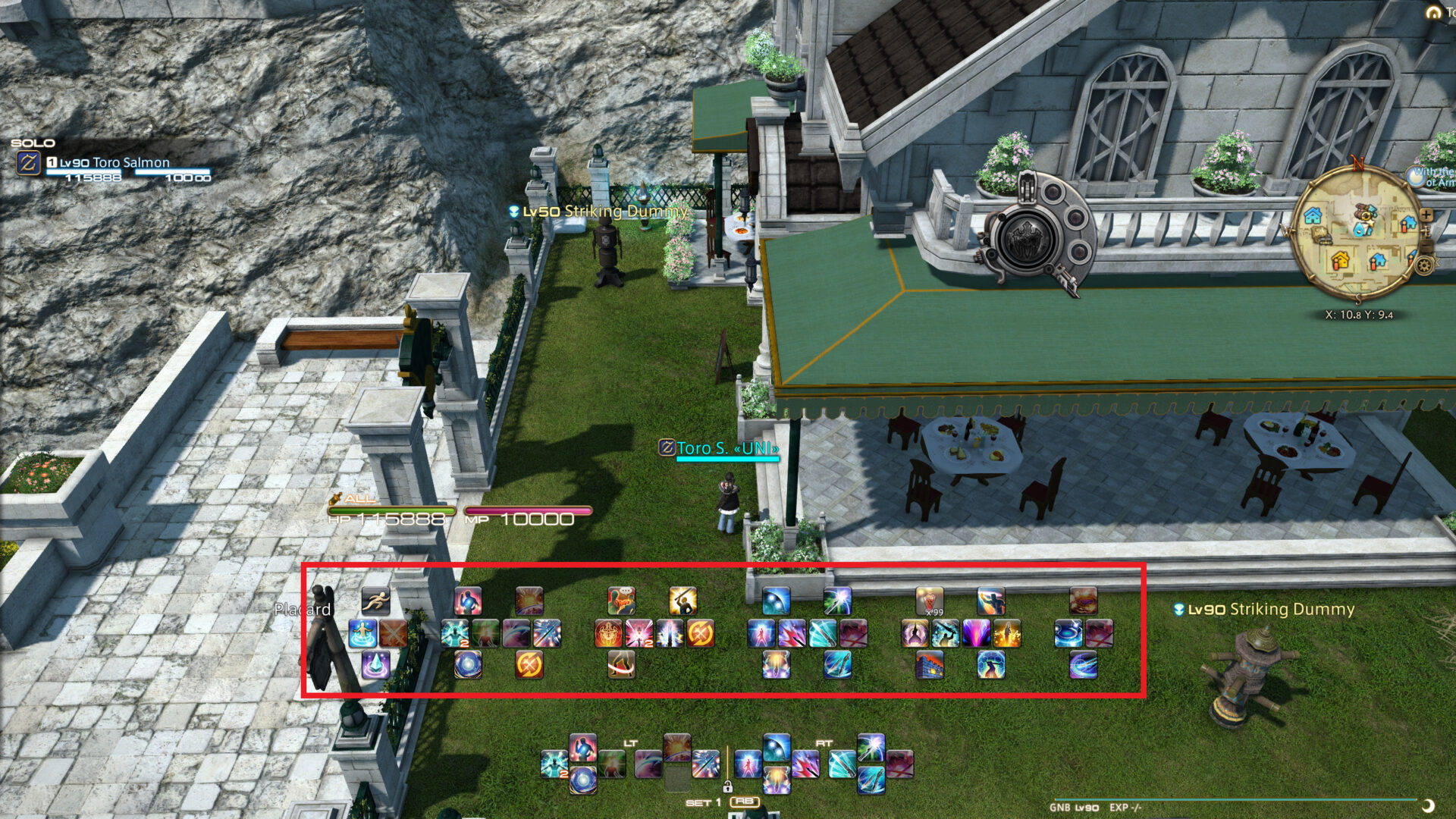Screen dimensions: 1456x819
Task: Click the home icon in the top-right corner
Action: [1433, 13]
